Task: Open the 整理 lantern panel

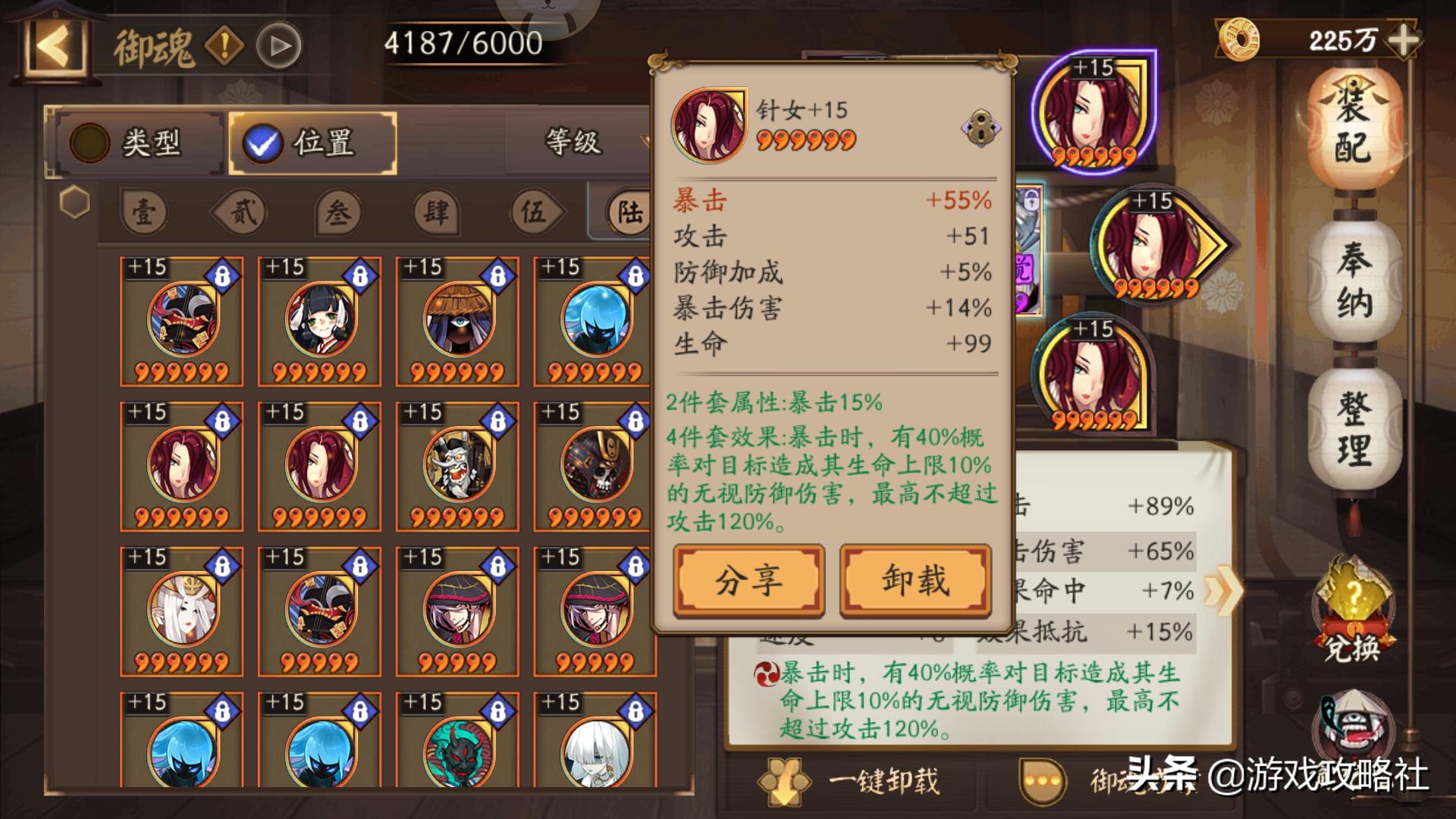Action: point(1354,425)
